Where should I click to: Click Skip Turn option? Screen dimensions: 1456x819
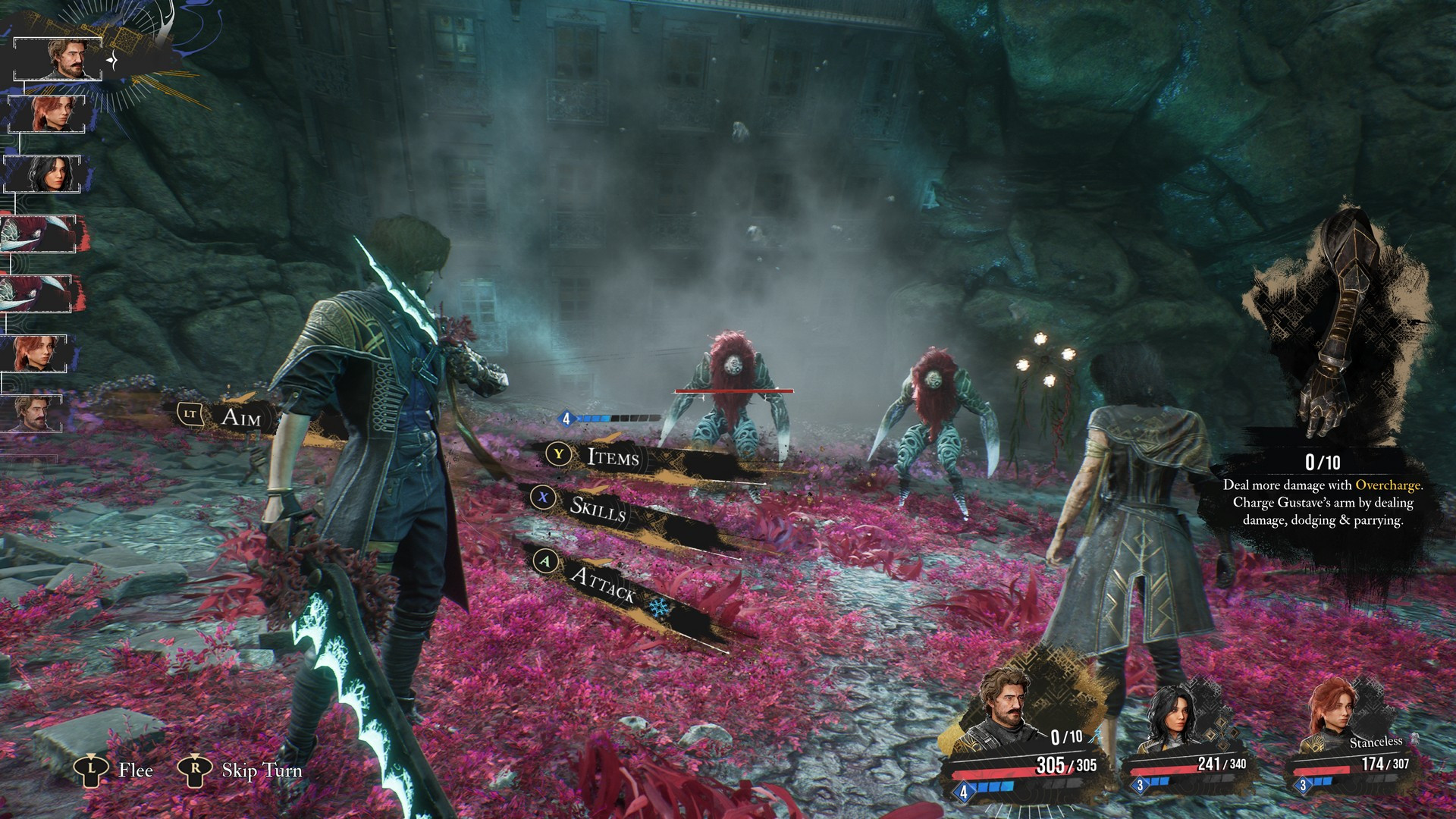[261, 770]
